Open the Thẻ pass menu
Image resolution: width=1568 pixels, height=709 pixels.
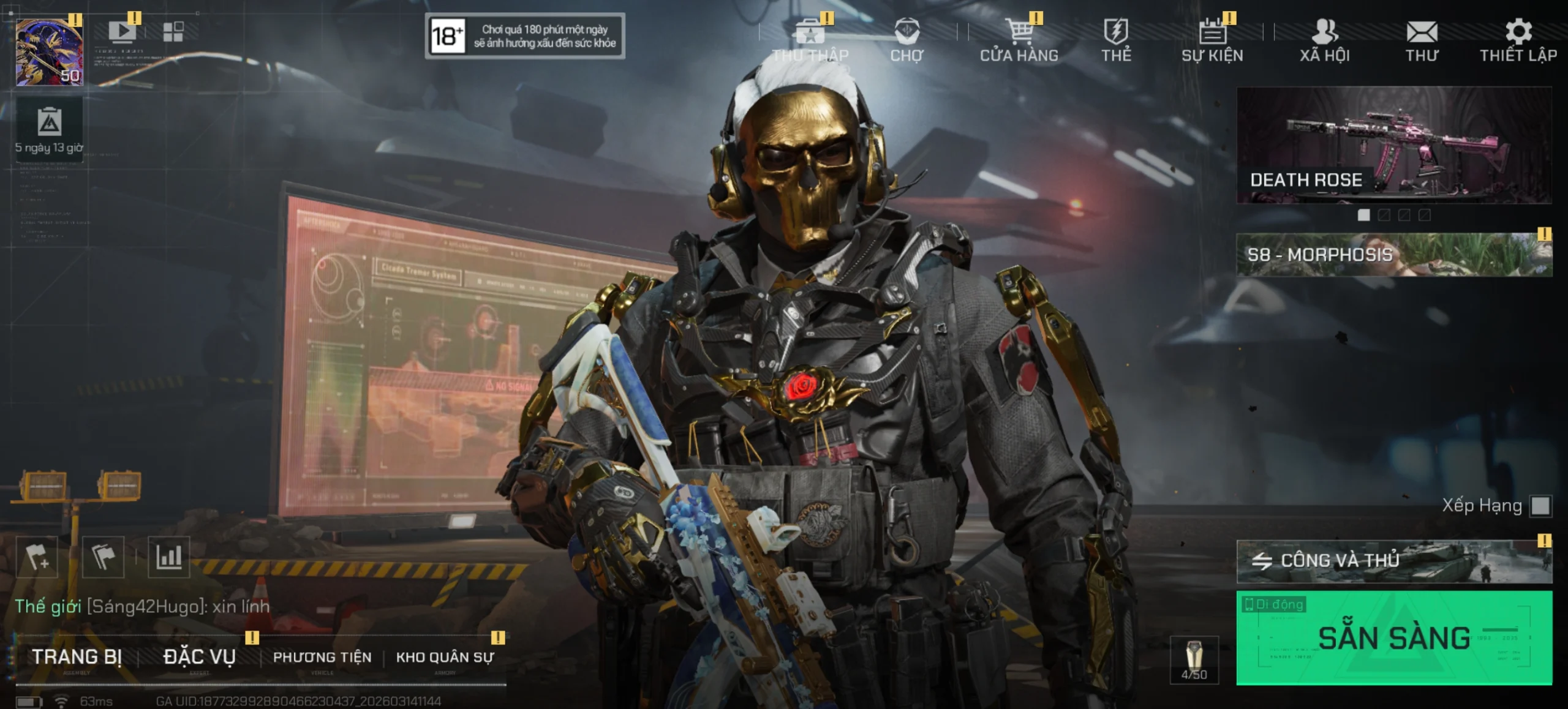click(x=1116, y=40)
